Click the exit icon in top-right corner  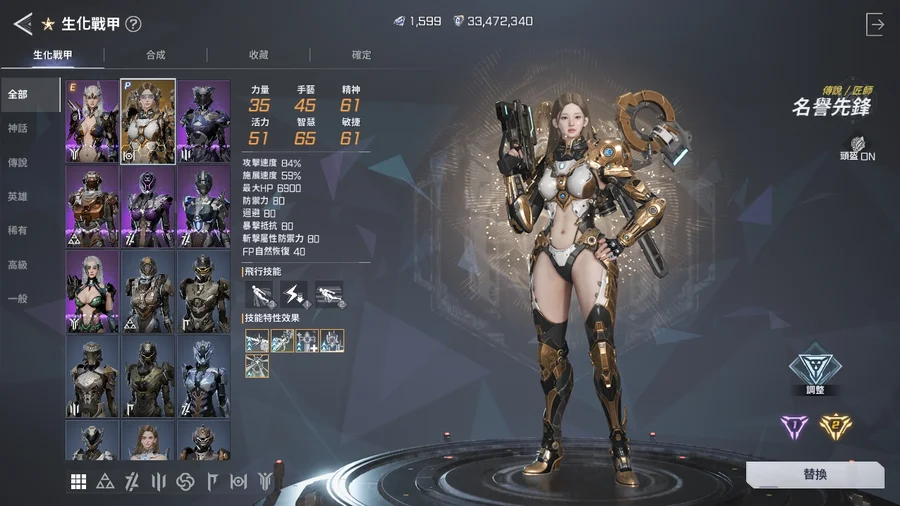pos(875,24)
